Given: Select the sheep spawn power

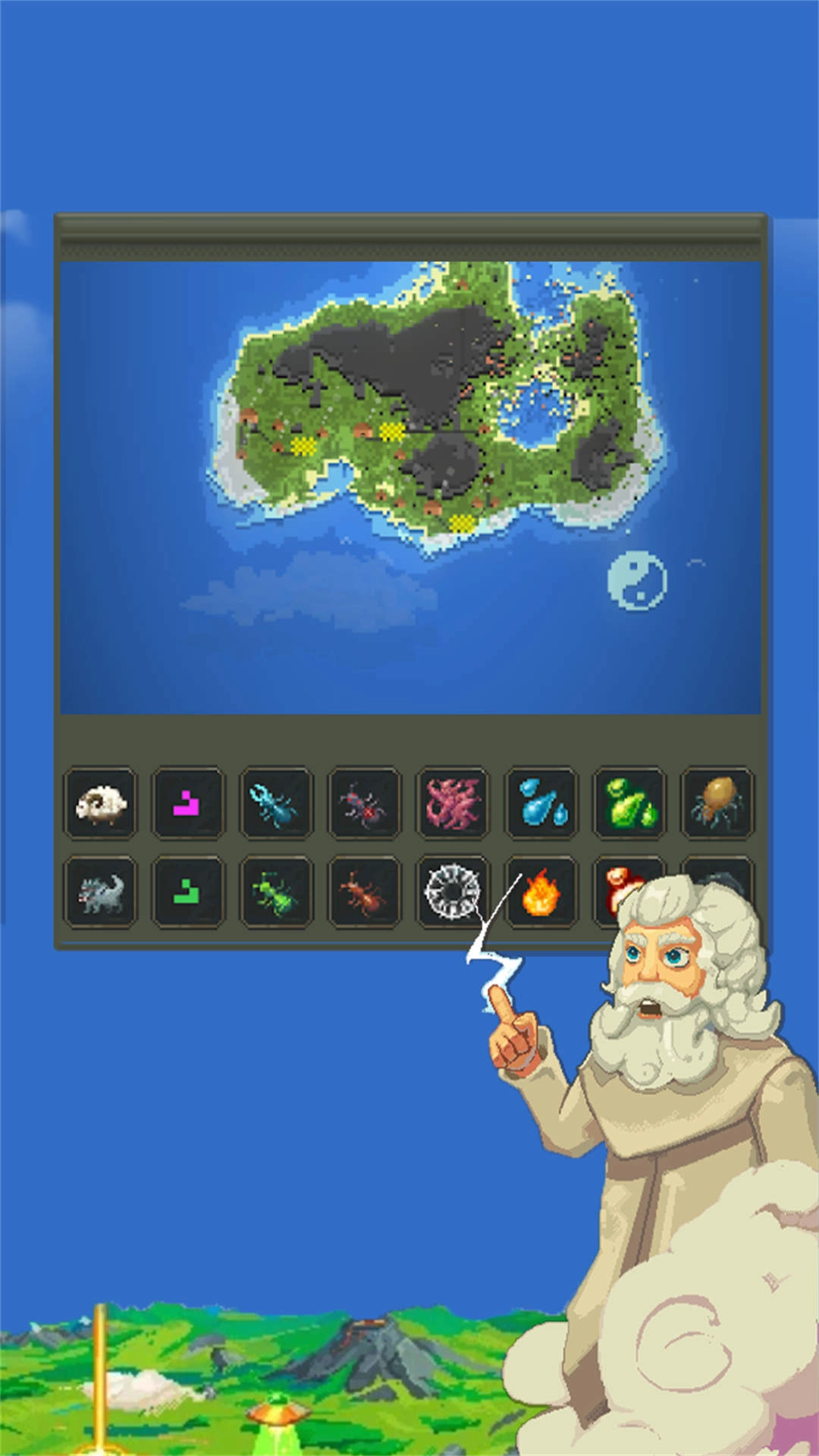Looking at the screenshot, I should (x=101, y=804).
